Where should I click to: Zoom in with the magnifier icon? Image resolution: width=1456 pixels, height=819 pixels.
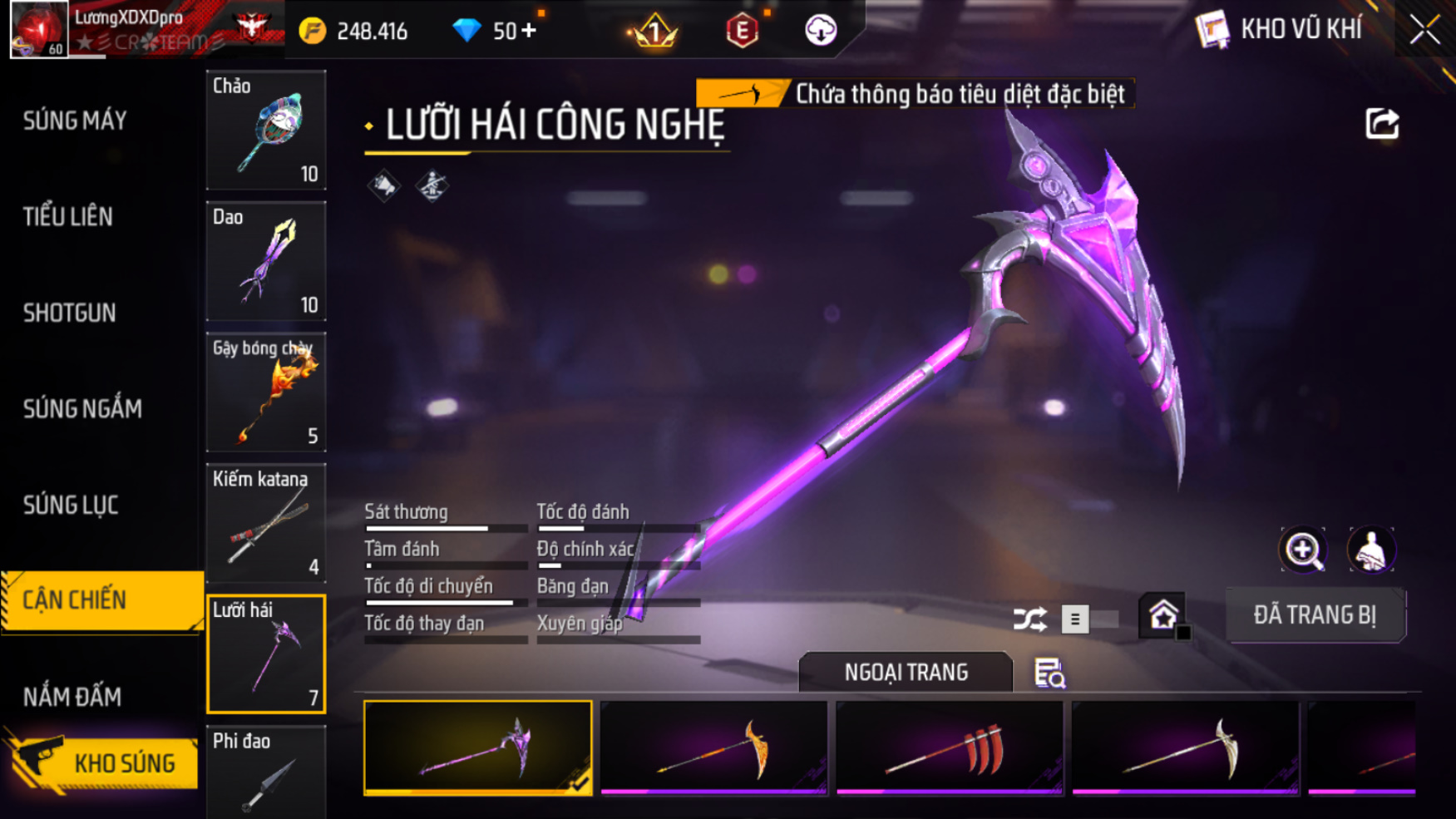pyautogui.click(x=1302, y=550)
